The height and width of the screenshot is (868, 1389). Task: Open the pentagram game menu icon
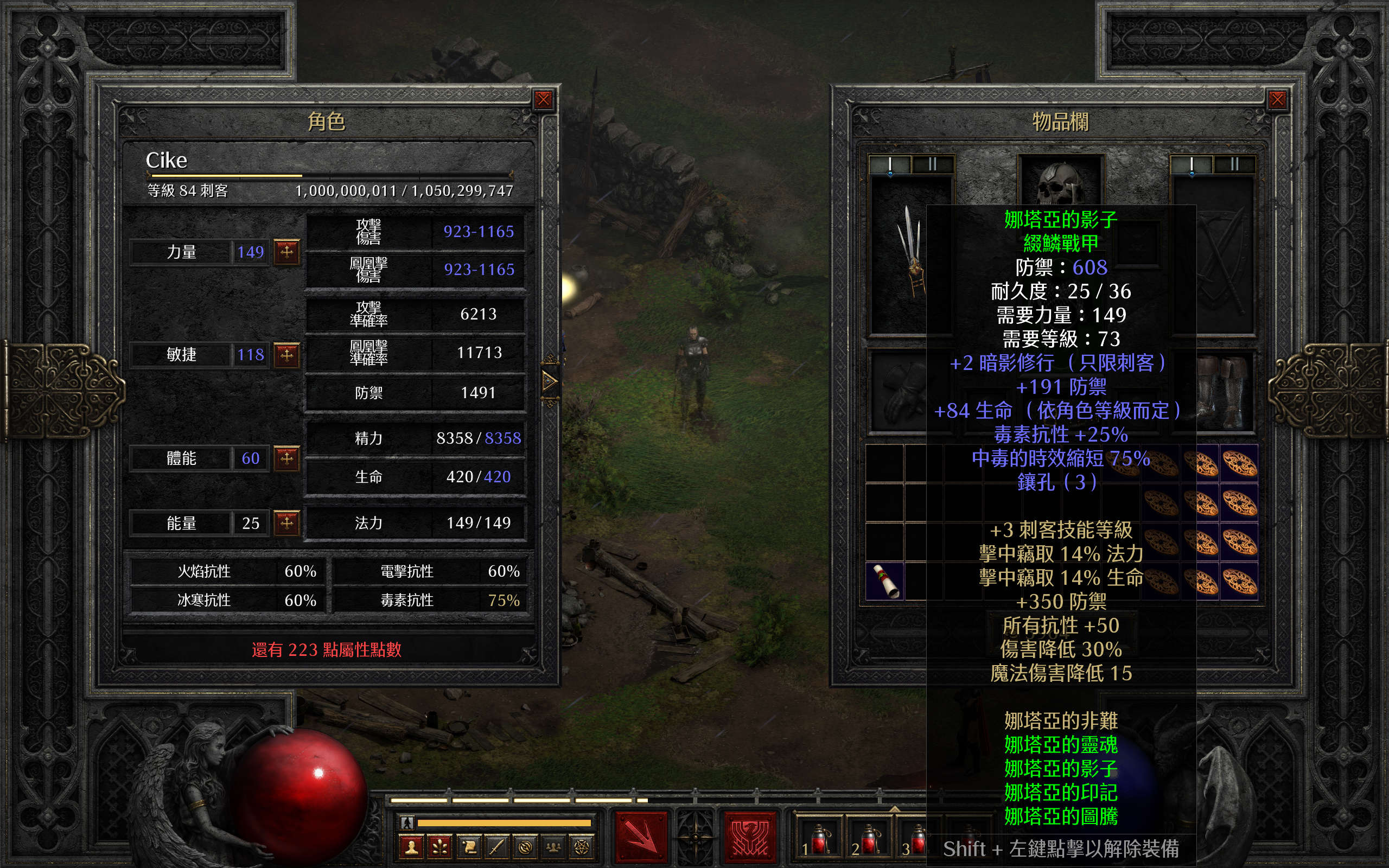click(x=582, y=847)
